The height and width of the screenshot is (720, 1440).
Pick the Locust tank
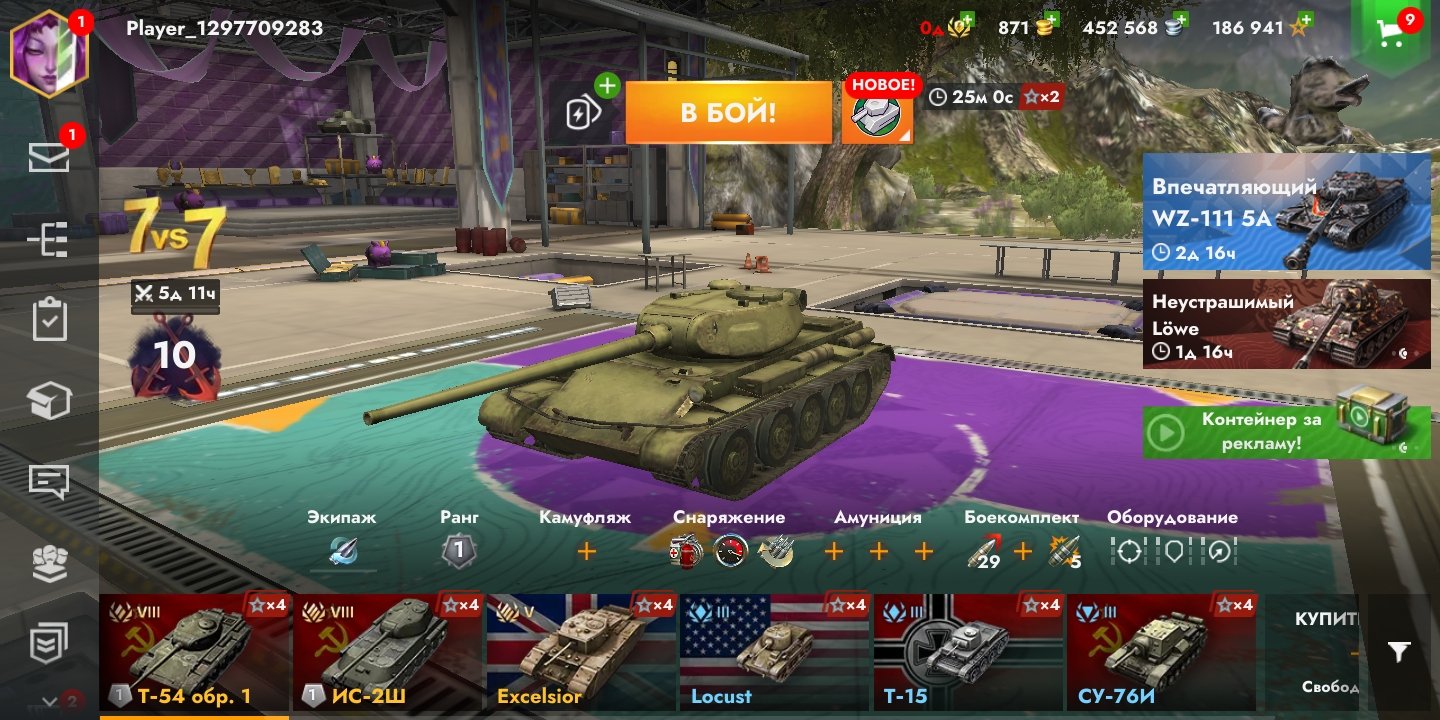click(774, 652)
